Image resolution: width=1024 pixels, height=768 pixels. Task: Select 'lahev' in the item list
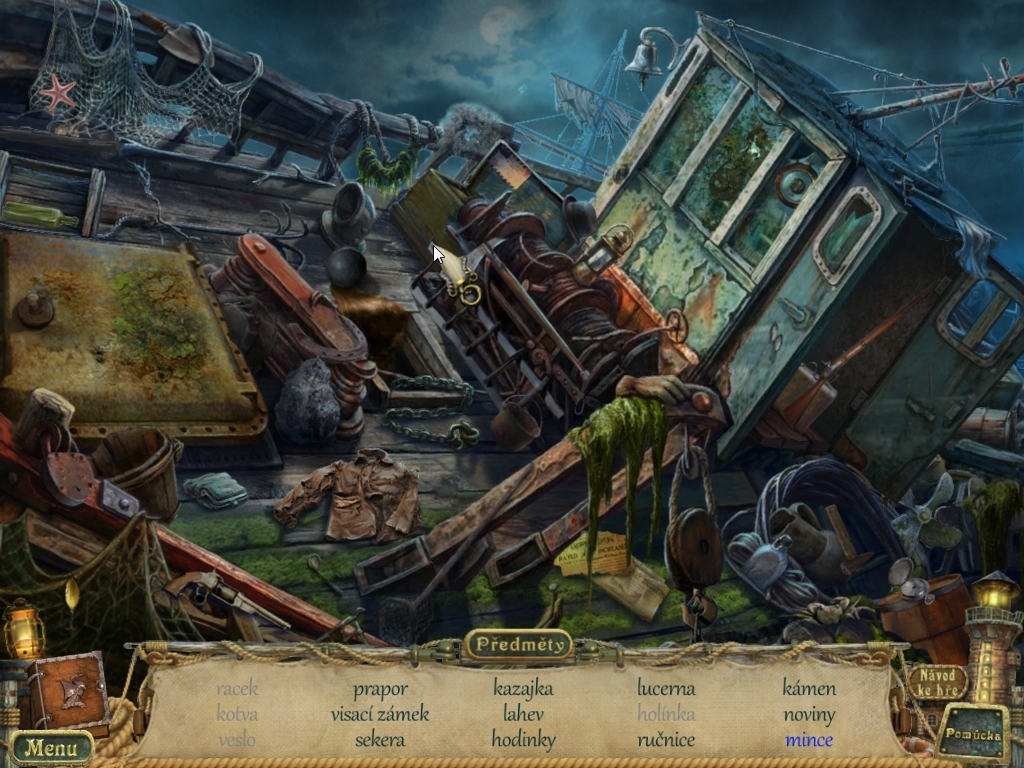tap(523, 714)
